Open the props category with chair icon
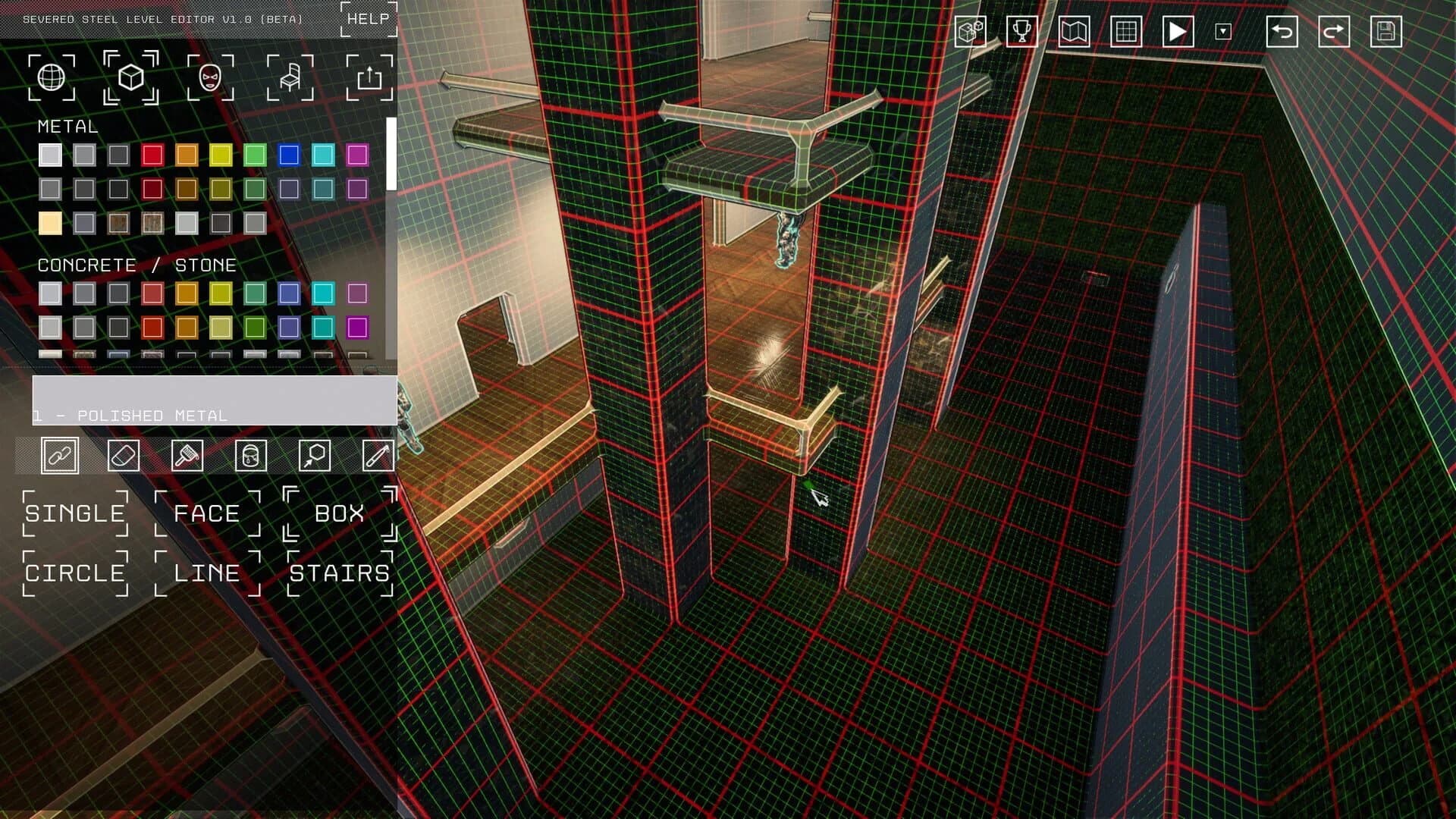 [290, 78]
